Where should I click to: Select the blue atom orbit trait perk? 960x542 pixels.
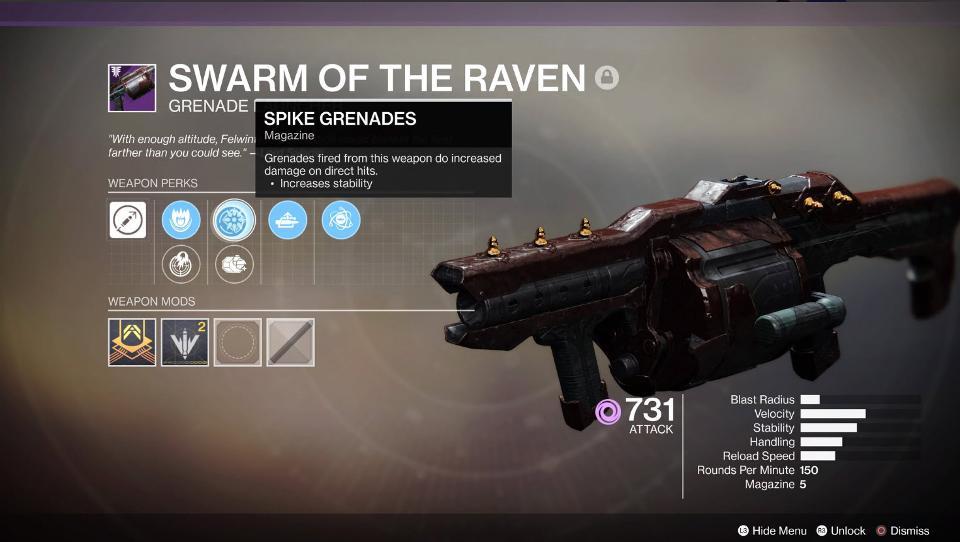(x=341, y=220)
